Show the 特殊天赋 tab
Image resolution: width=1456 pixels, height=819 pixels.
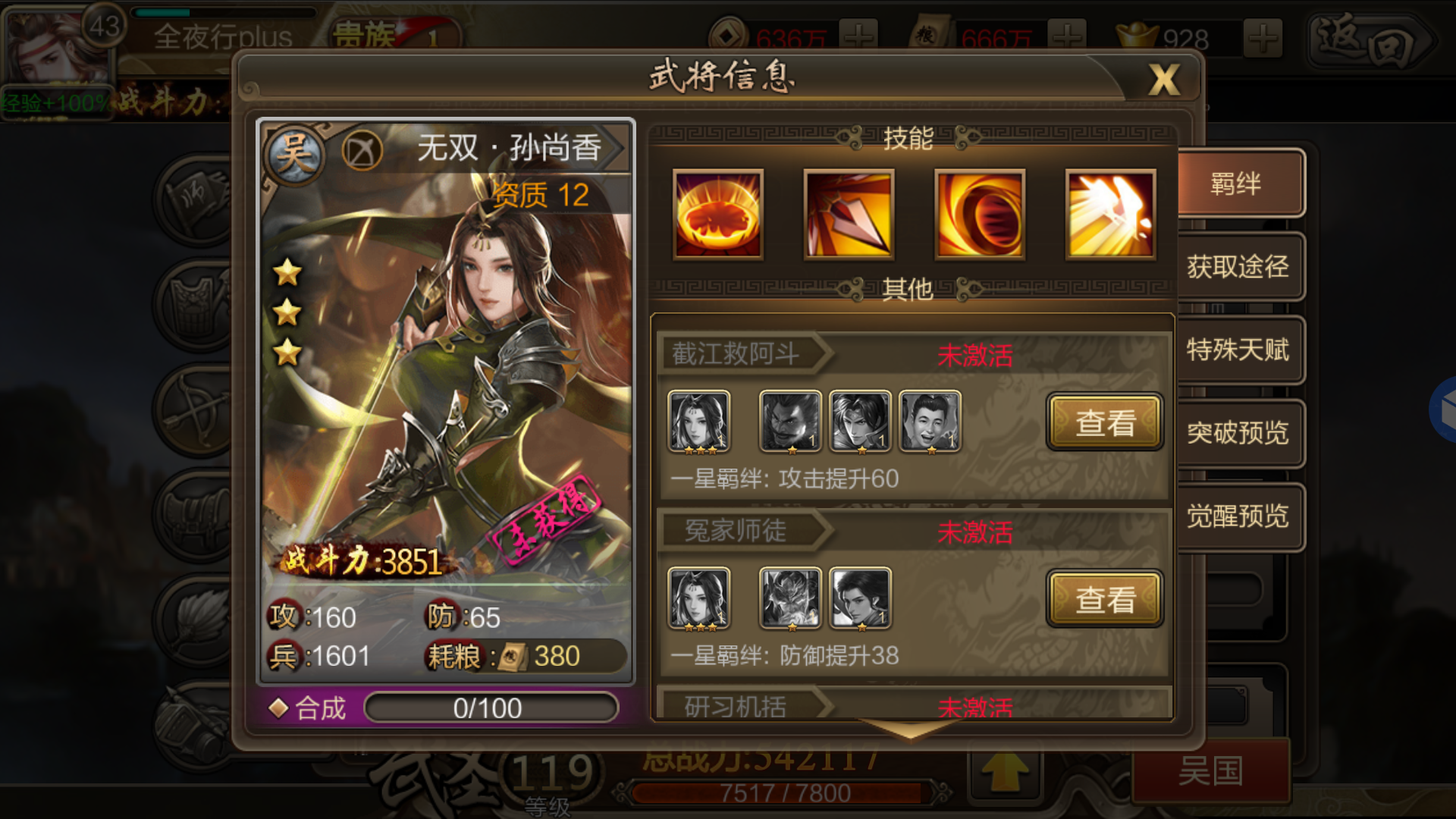point(1237,350)
